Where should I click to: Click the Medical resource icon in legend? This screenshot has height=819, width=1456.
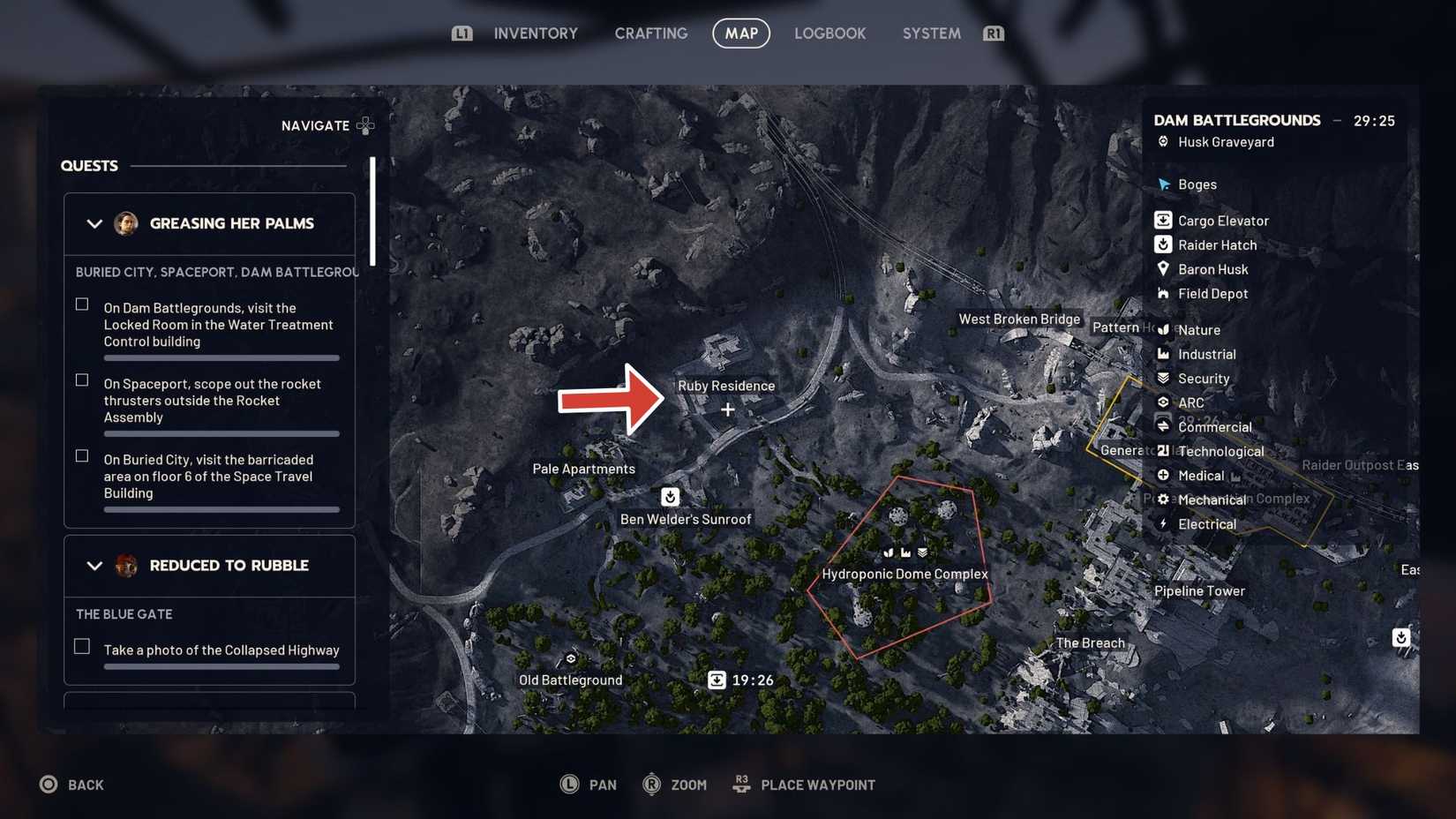(x=1163, y=475)
